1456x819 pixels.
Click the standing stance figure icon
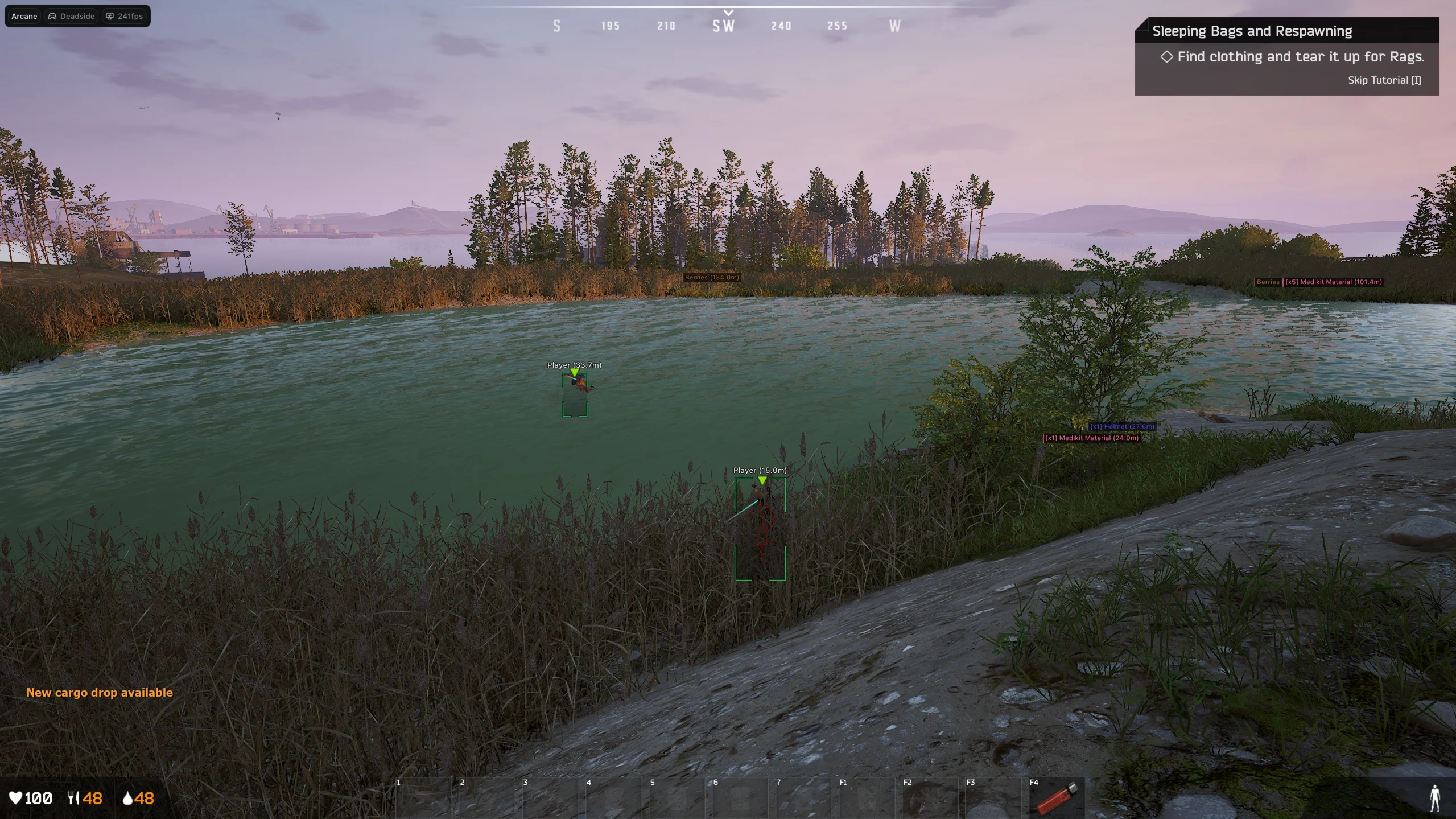pos(1434,798)
